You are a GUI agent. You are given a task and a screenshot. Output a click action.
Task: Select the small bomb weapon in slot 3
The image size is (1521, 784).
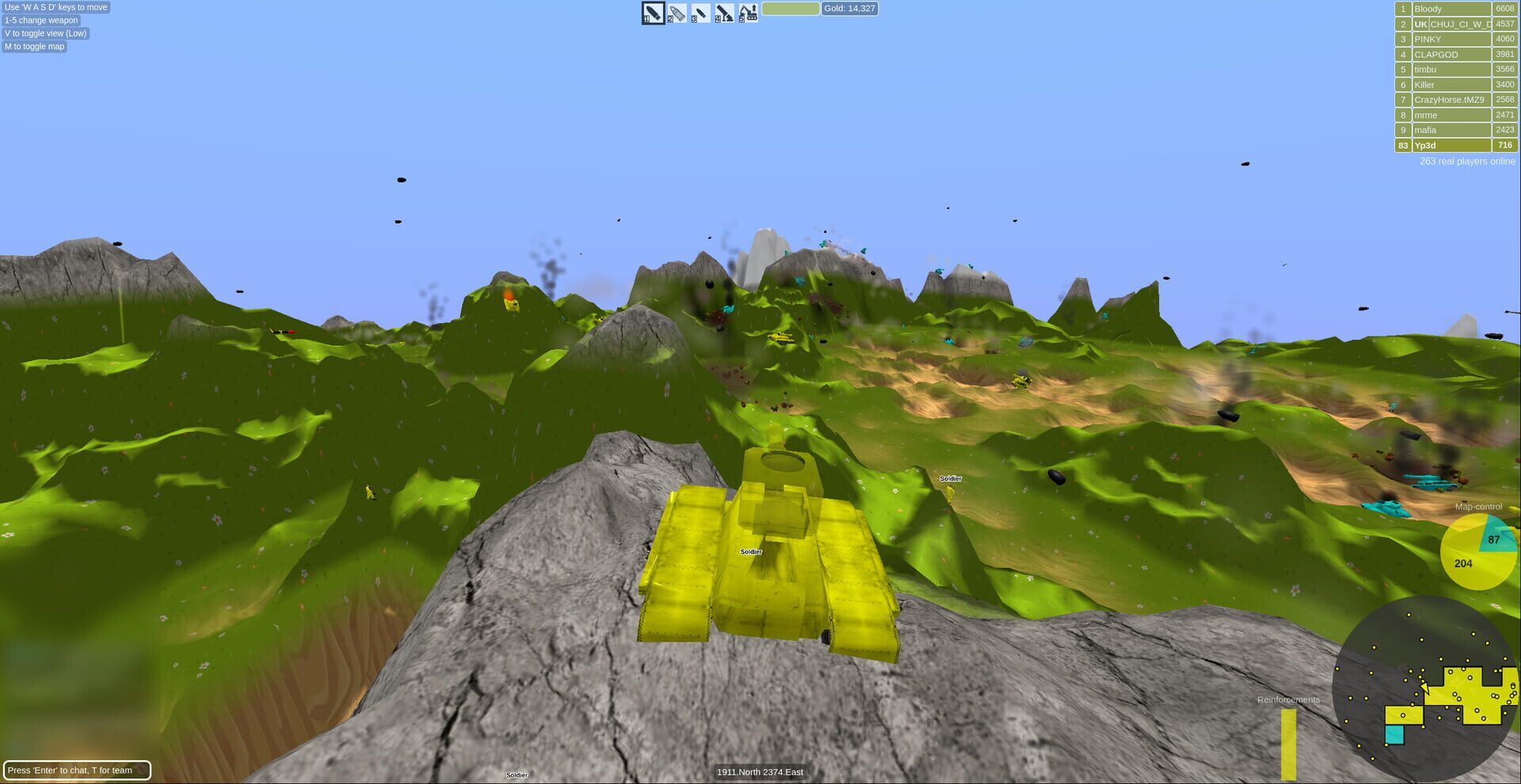tap(699, 13)
